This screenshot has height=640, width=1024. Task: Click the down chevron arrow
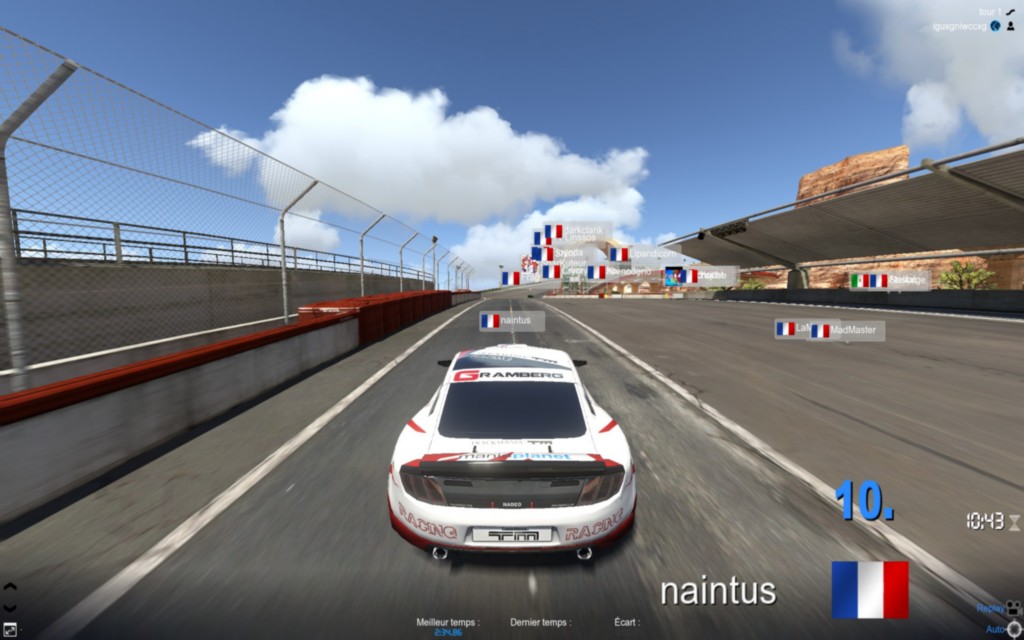(10, 607)
